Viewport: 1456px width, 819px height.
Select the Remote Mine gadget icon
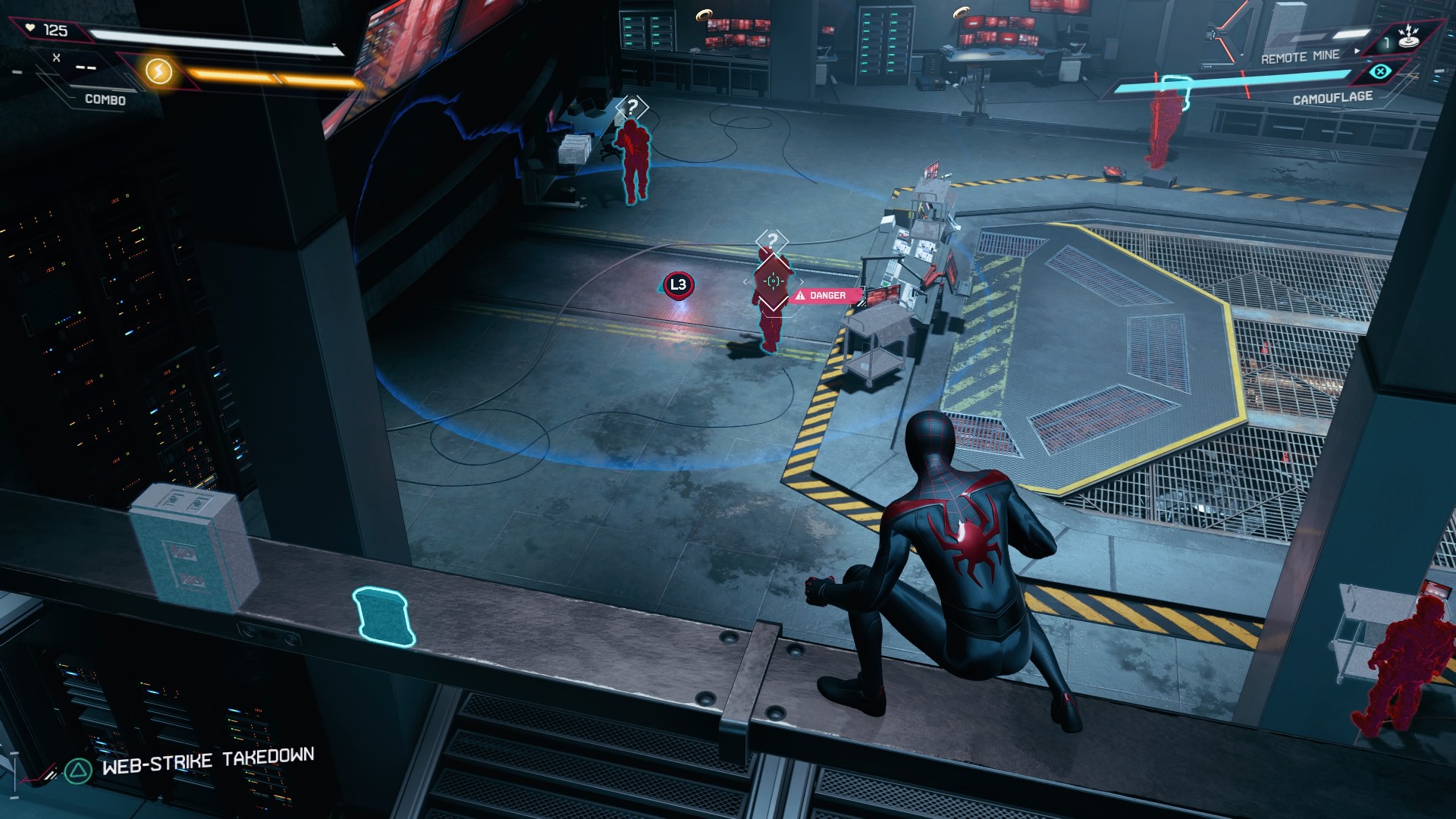1407,37
